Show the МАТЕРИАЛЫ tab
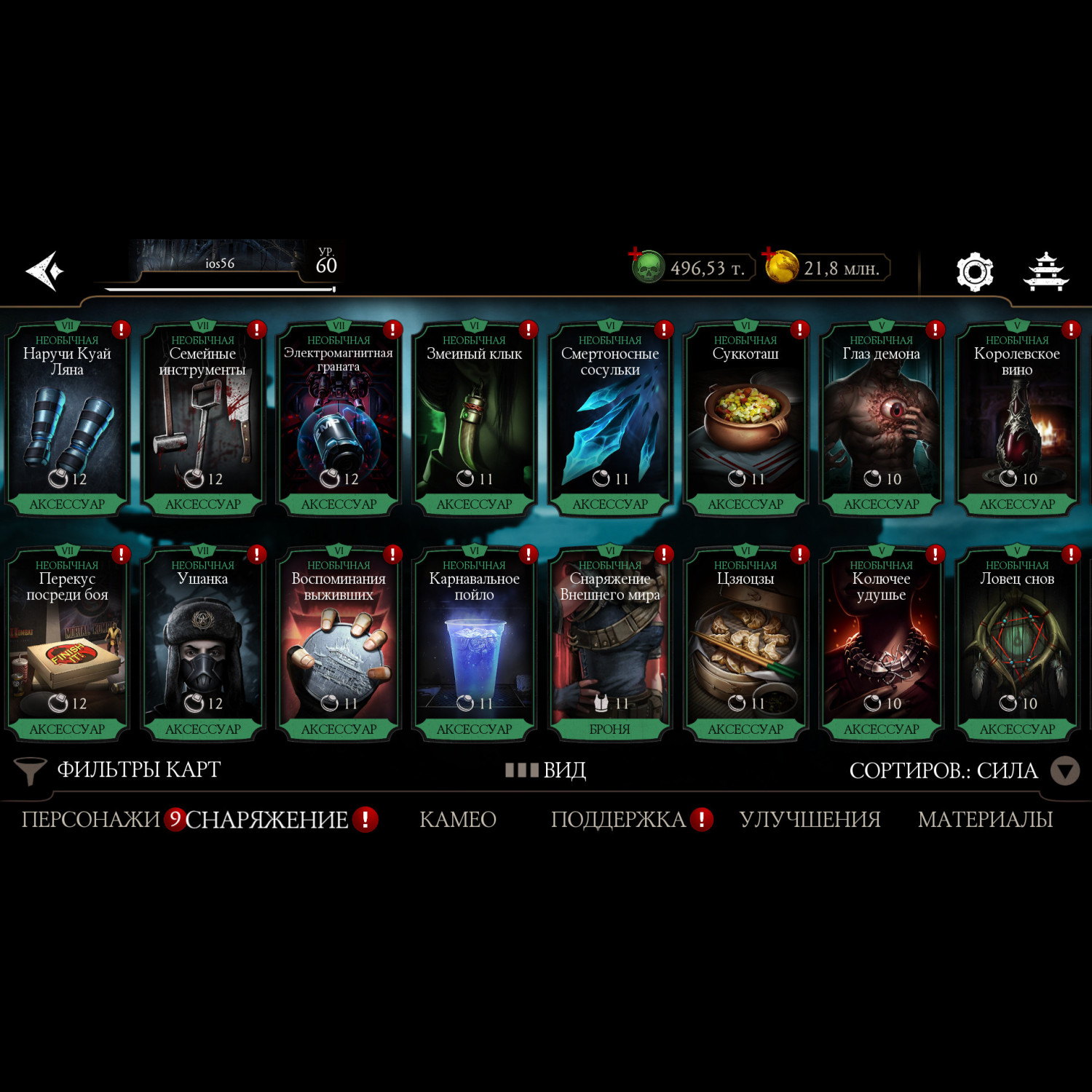 click(985, 820)
